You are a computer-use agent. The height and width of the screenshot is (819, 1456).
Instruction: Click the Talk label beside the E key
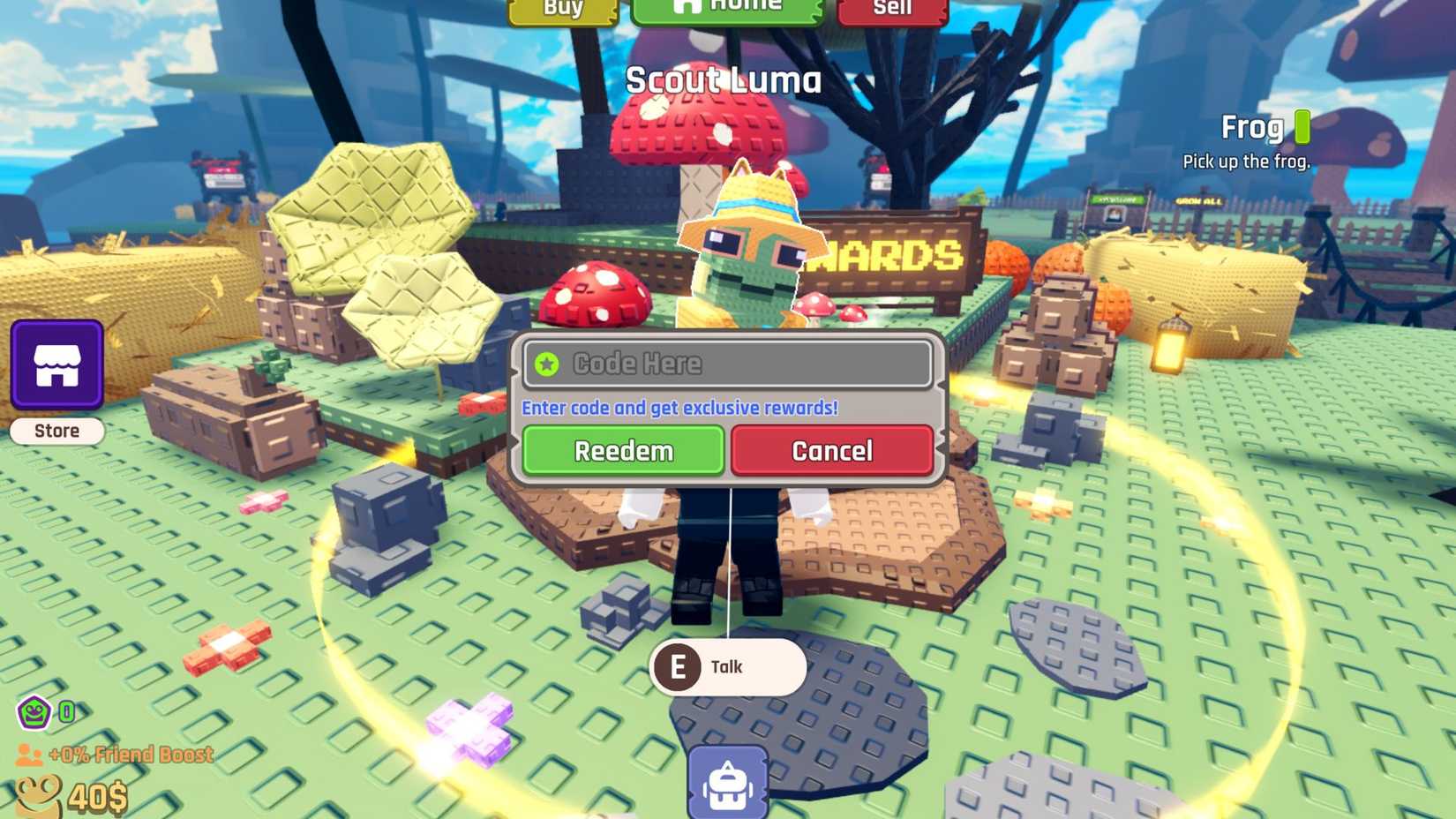coord(727,667)
